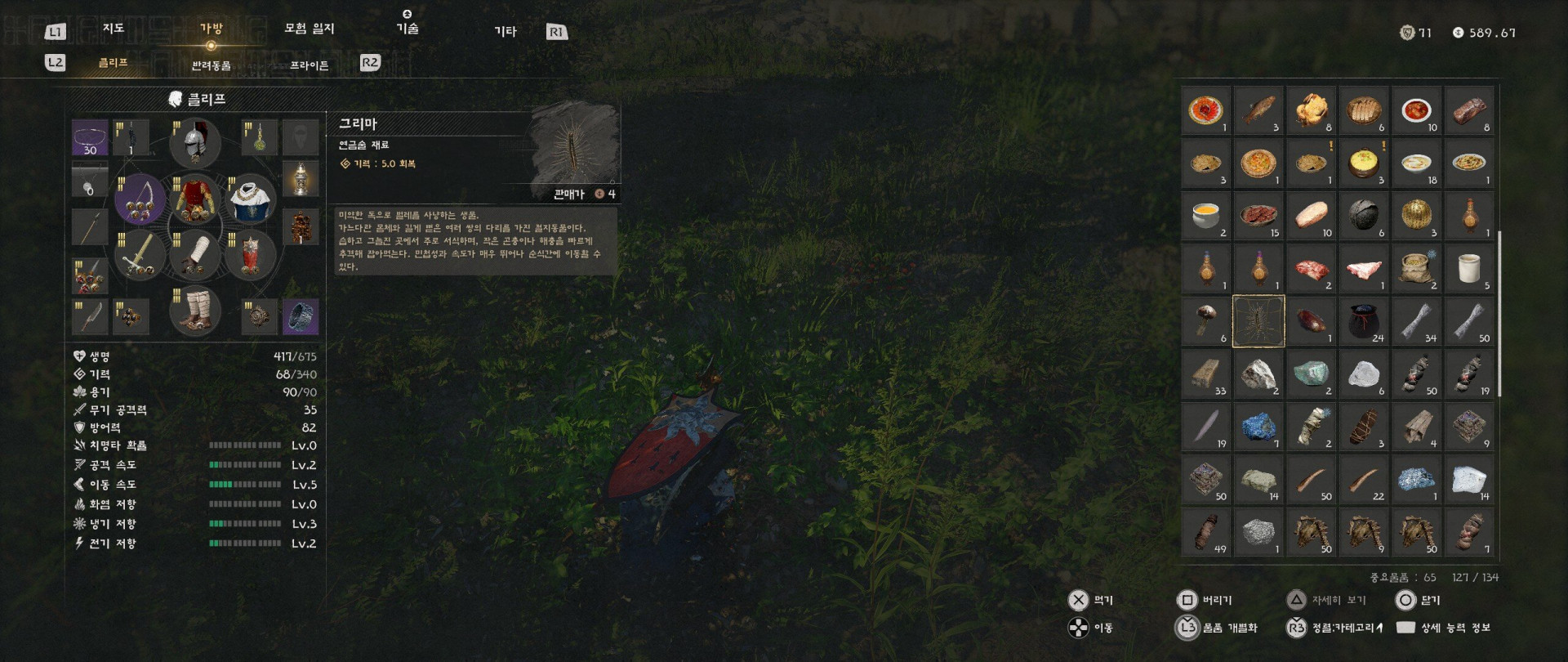Select the black pouch with red tie

pos(1363,321)
